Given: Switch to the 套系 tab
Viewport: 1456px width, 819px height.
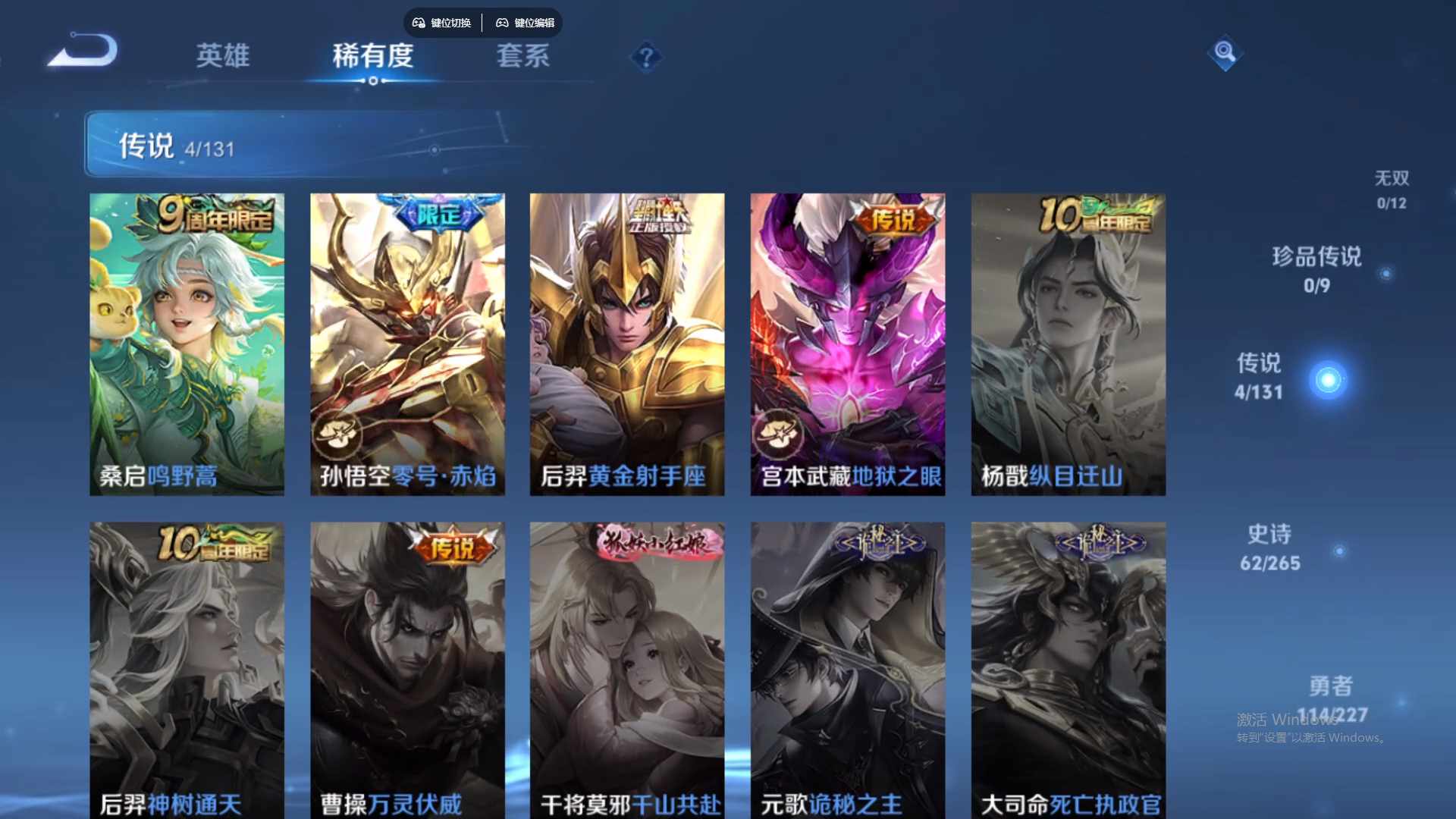Looking at the screenshot, I should 522,58.
